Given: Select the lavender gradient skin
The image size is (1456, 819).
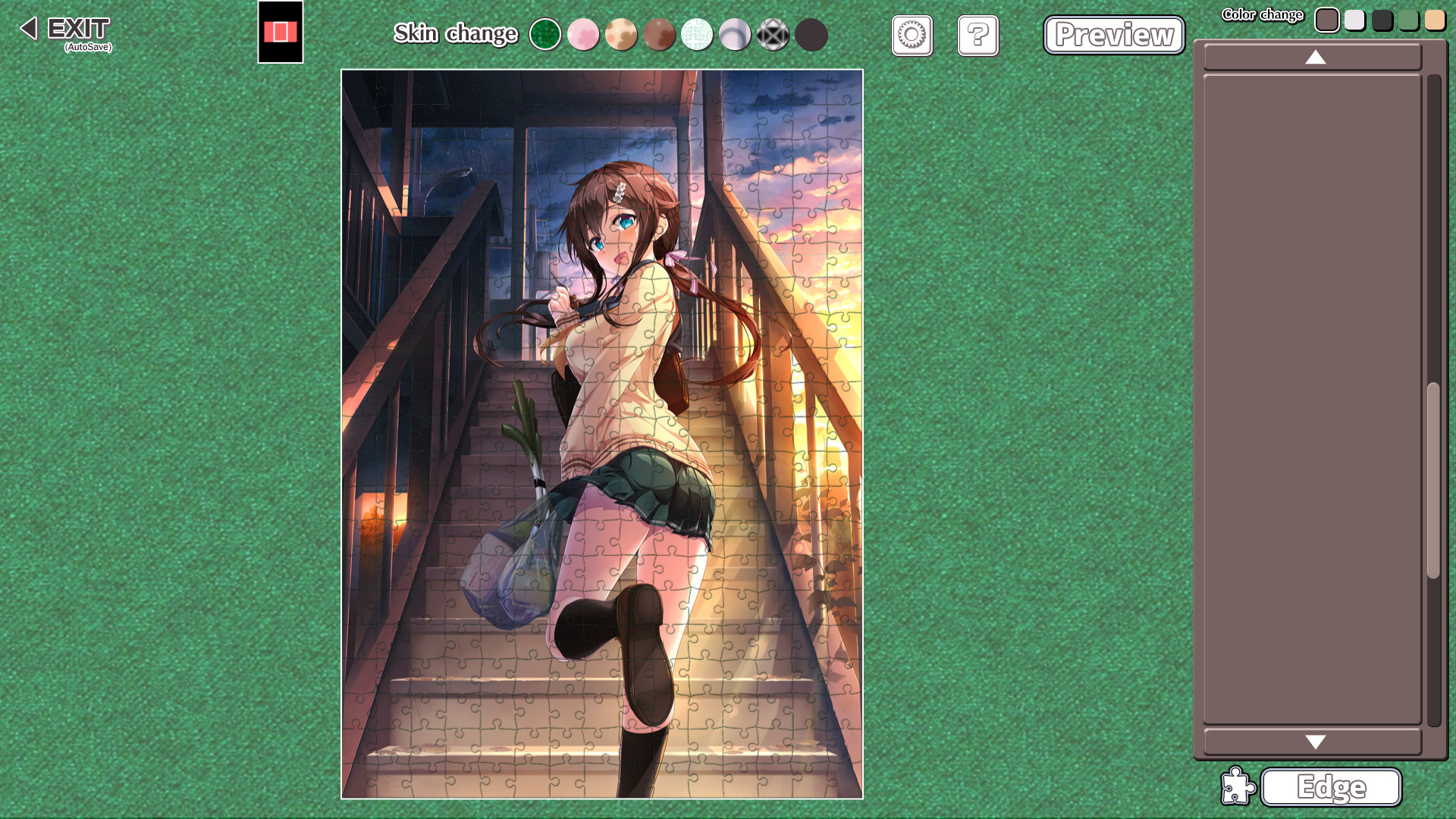Looking at the screenshot, I should click(735, 35).
